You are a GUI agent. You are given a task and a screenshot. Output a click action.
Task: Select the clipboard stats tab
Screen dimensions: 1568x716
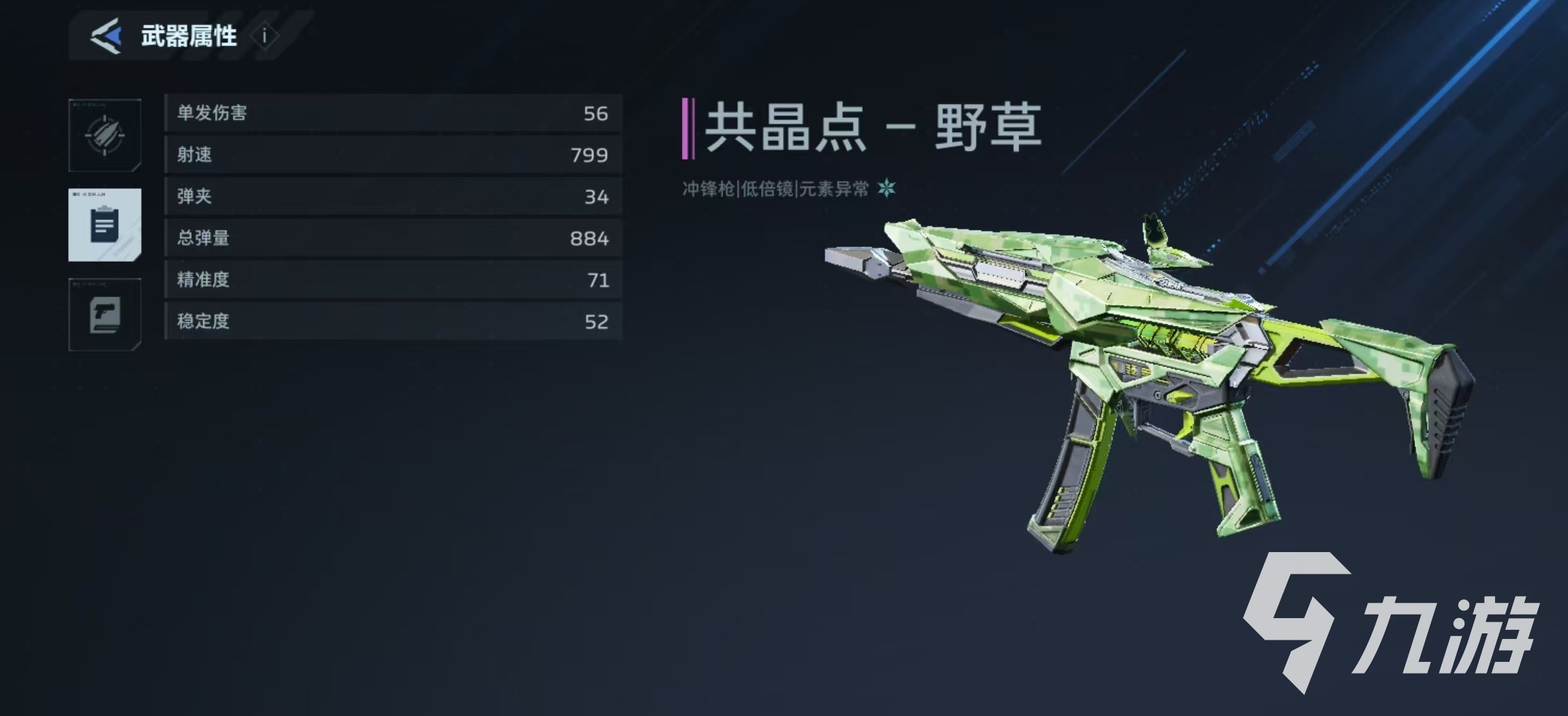click(x=105, y=225)
